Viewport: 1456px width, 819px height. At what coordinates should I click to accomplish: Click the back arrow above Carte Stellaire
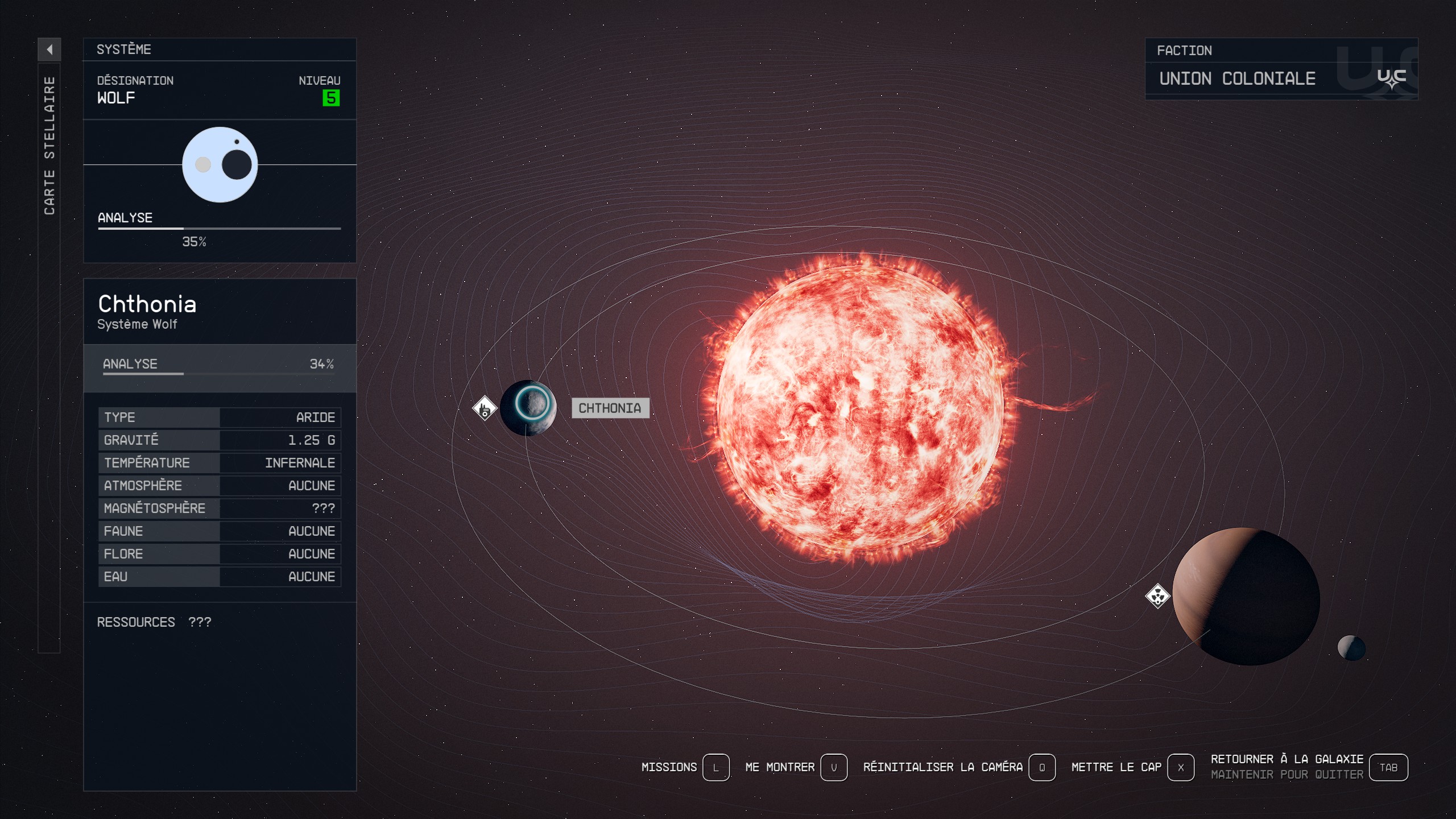(x=49, y=49)
